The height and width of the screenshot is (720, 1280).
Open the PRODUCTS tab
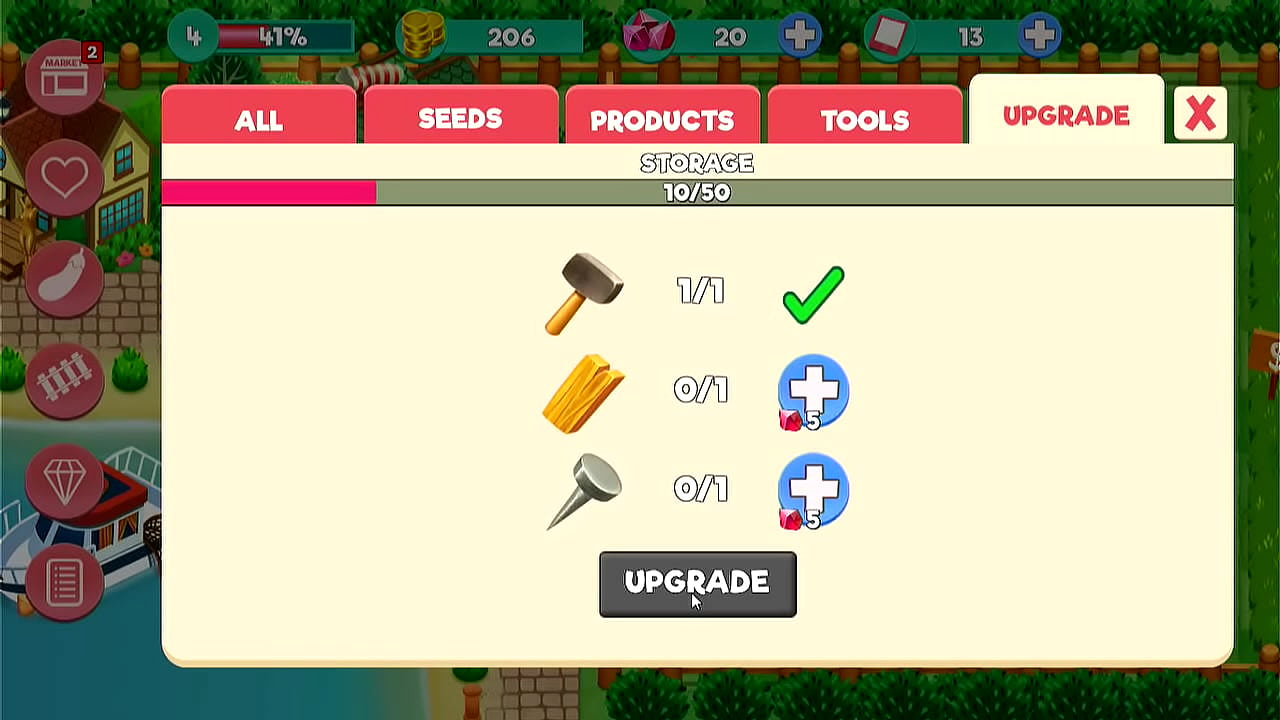pos(662,118)
